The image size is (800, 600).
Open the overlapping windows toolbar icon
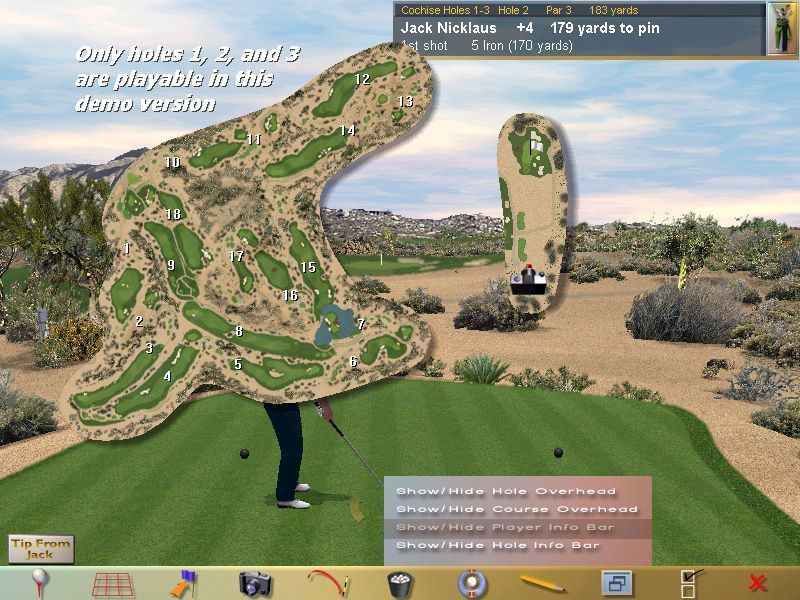(614, 583)
